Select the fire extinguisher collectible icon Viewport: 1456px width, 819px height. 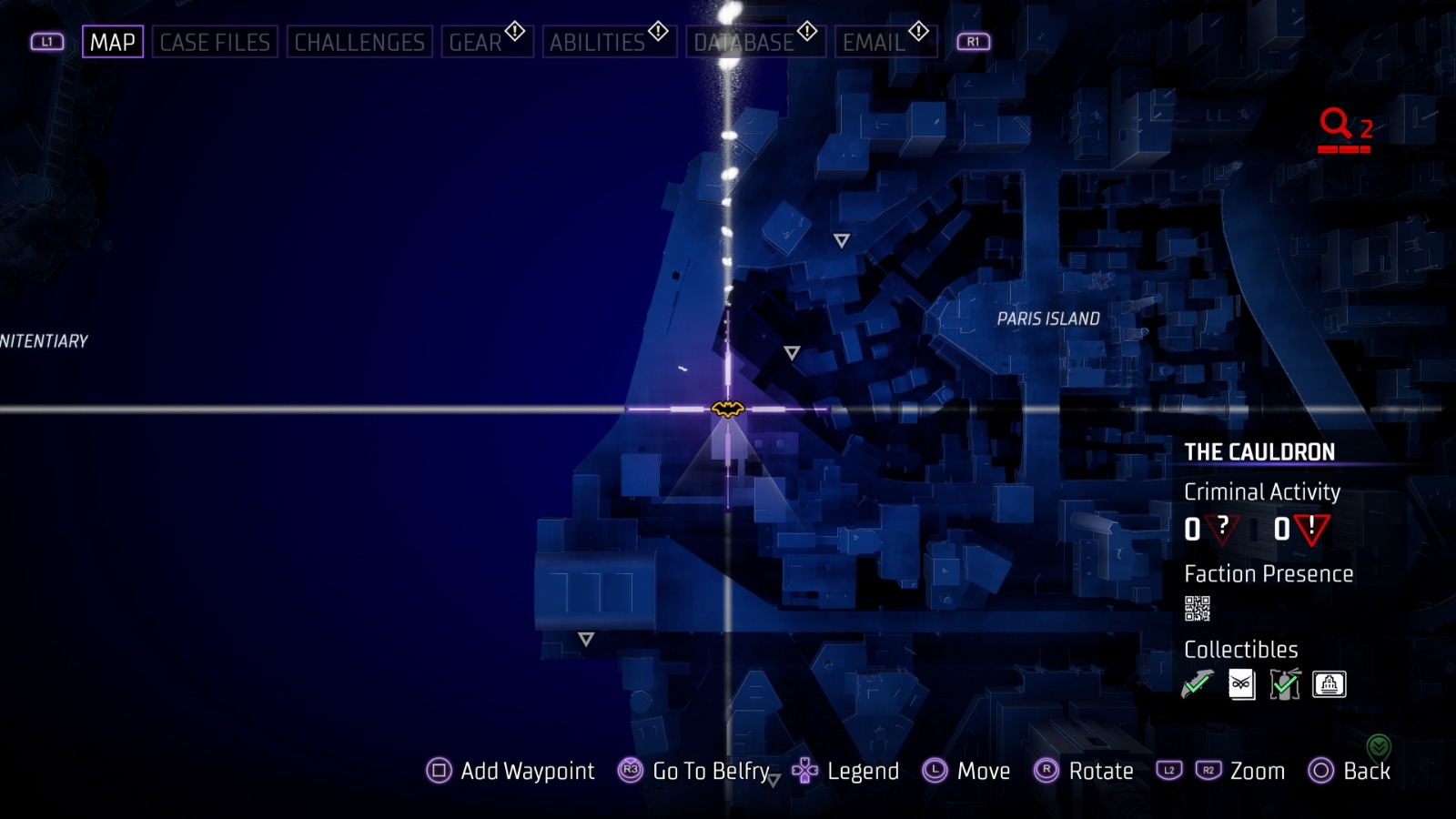[x=1288, y=684]
